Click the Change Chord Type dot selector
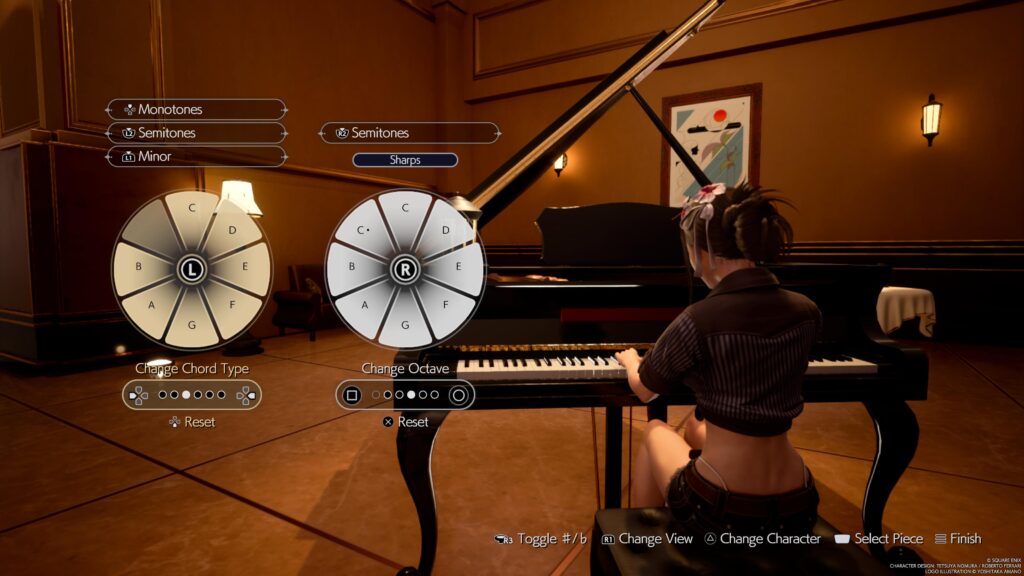This screenshot has height=576, width=1024. tap(191, 395)
